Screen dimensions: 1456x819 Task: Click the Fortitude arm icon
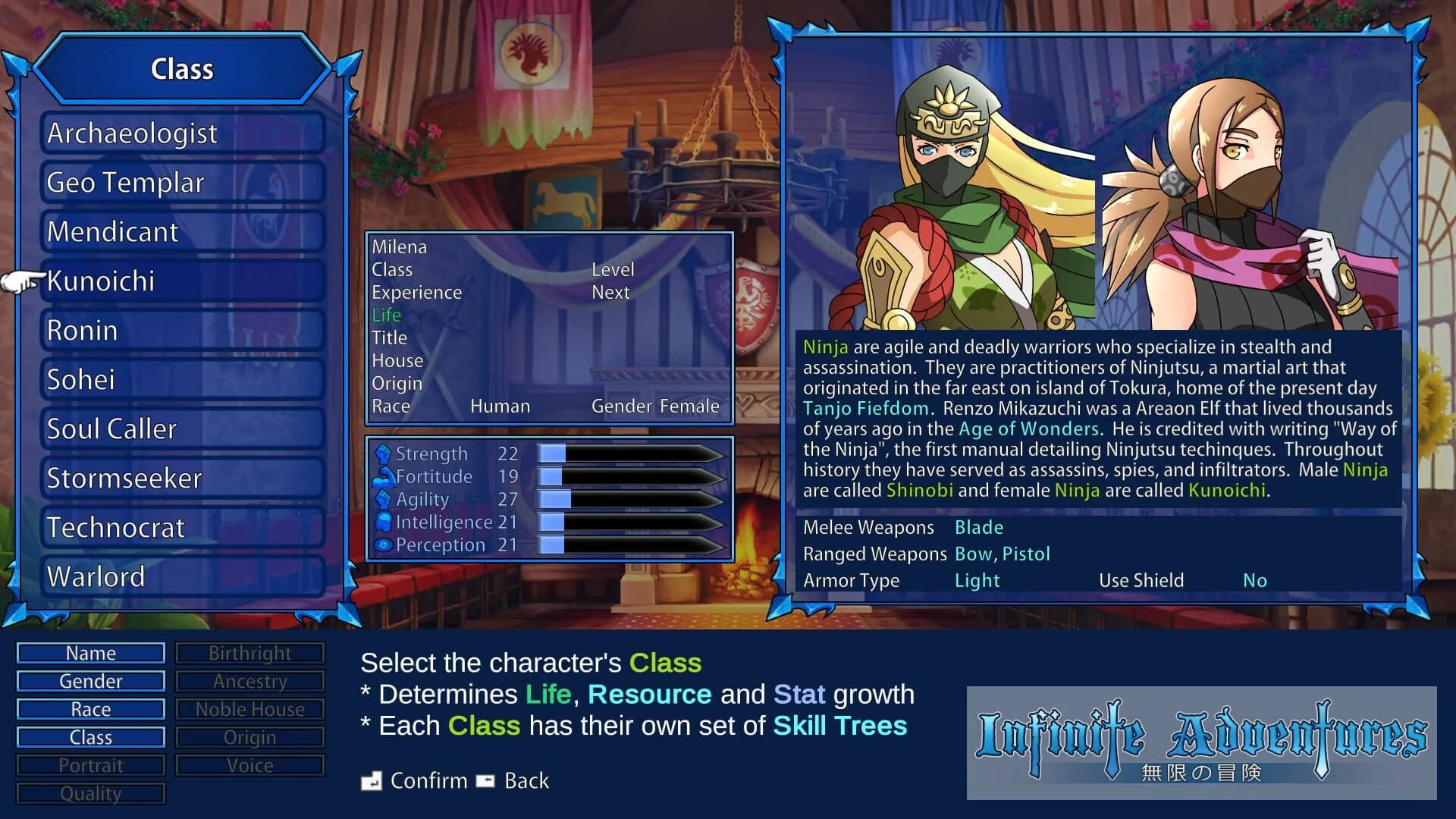click(384, 476)
